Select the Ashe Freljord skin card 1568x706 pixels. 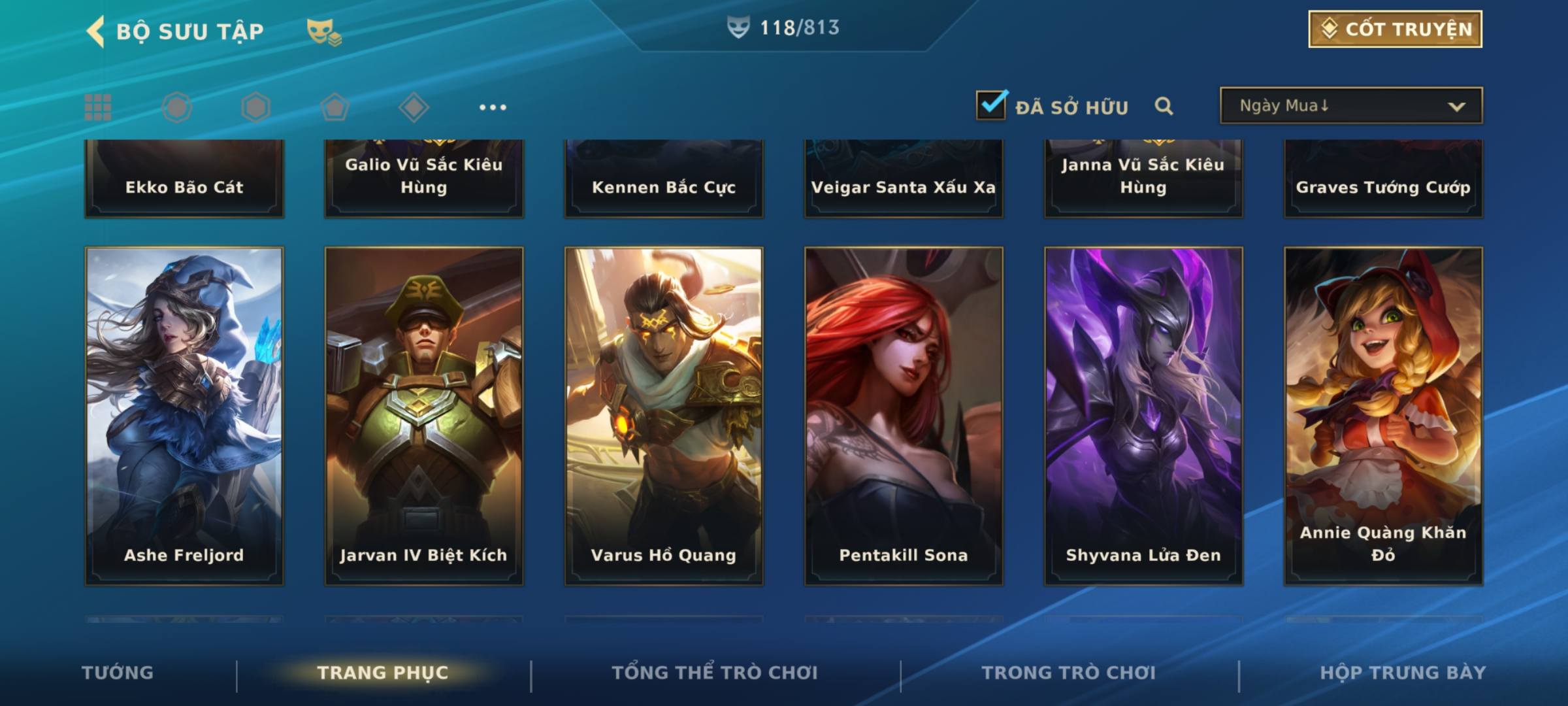pyautogui.click(x=184, y=415)
